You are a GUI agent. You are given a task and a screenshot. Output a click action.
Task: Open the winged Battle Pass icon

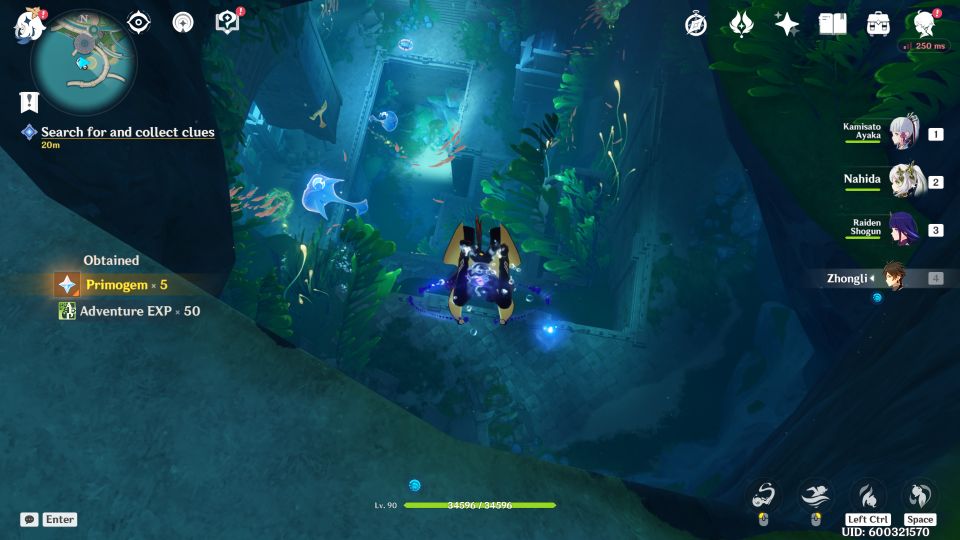741,24
